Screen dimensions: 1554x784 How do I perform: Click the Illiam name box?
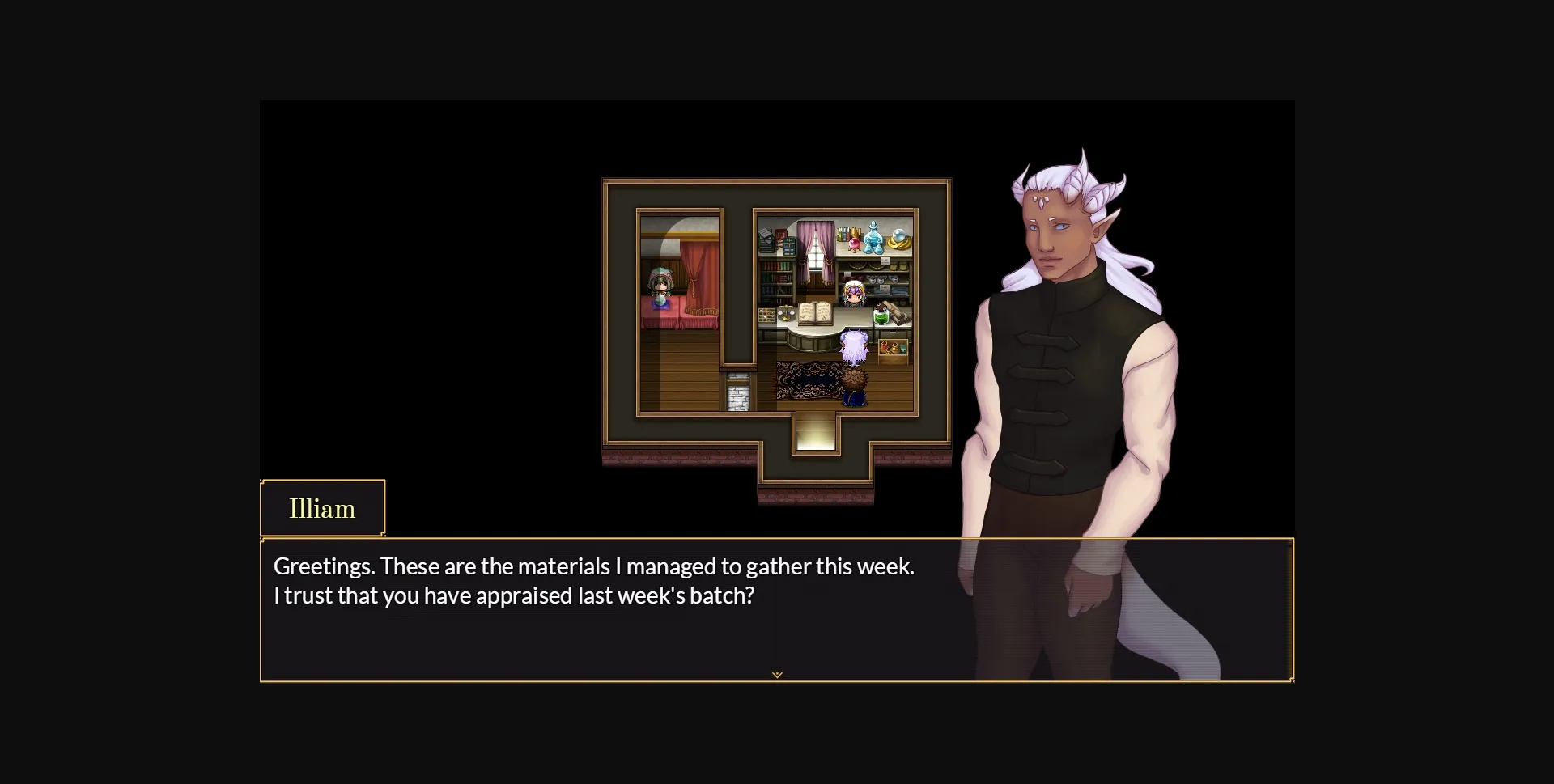click(322, 508)
